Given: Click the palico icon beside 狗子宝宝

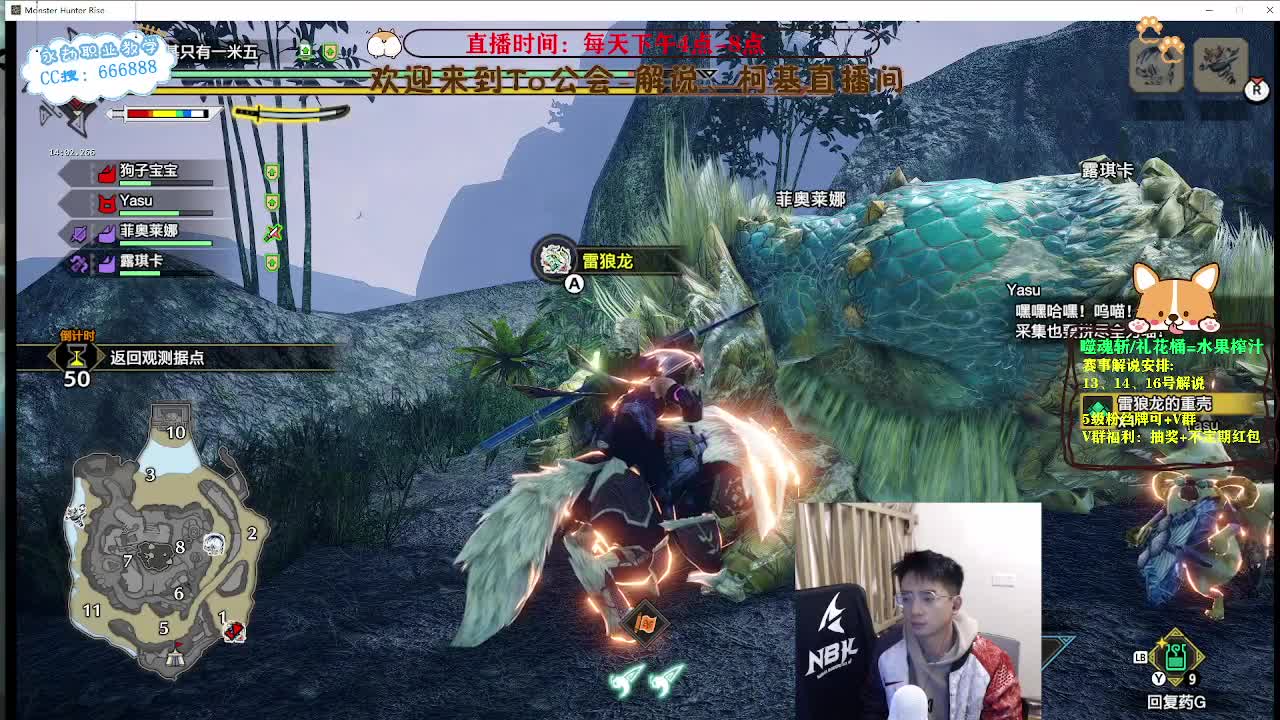Looking at the screenshot, I should 107,172.
